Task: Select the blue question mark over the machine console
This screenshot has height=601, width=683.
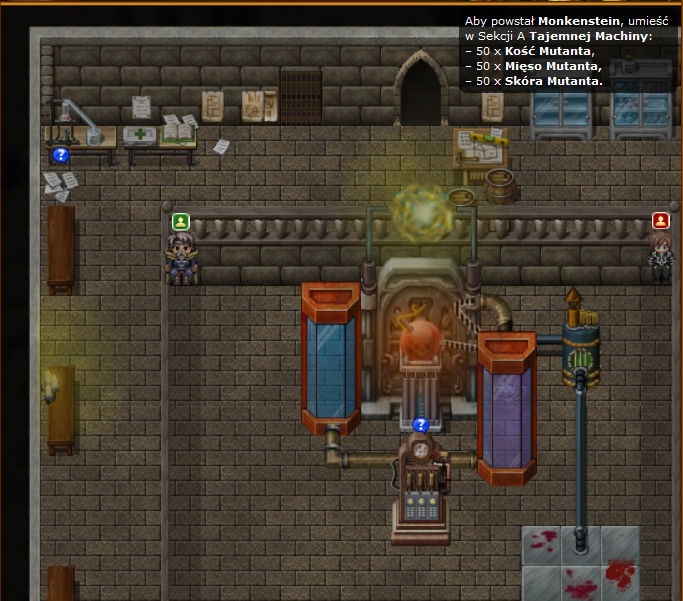Action: point(420,425)
